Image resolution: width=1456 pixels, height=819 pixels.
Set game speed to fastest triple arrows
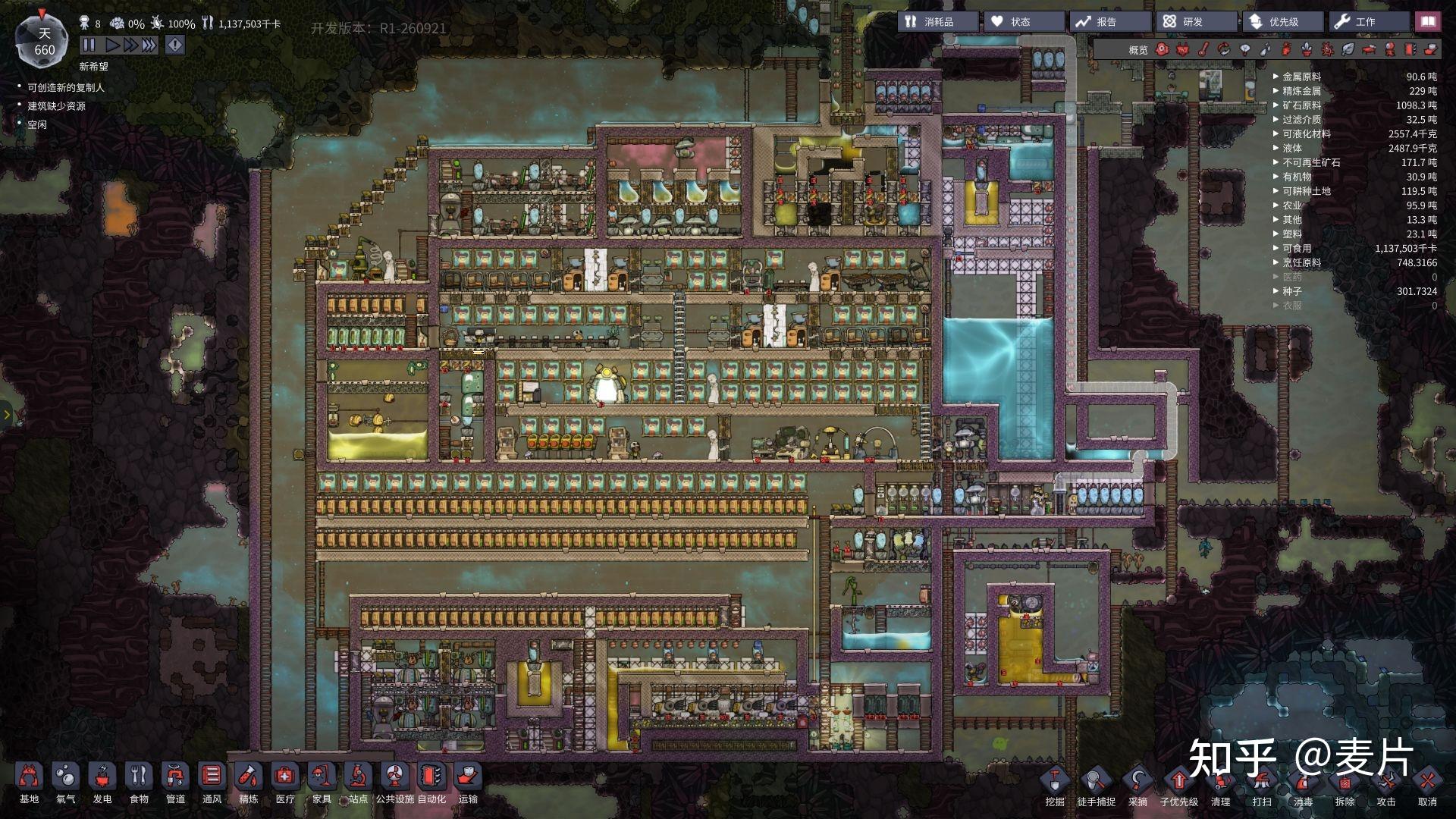[x=149, y=45]
